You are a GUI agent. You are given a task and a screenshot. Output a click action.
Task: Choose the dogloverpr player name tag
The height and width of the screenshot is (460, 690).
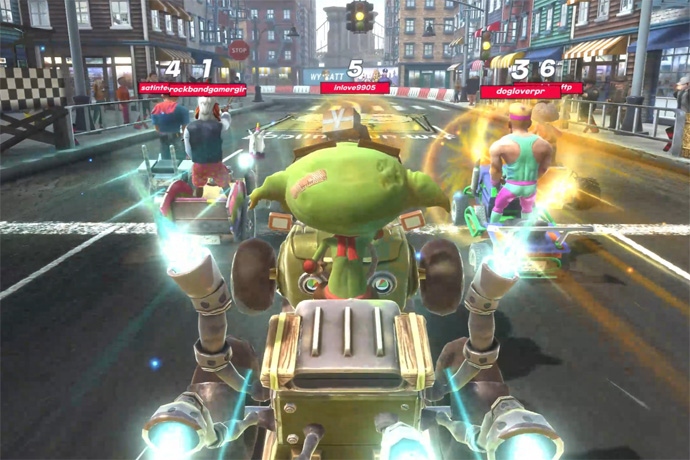[x=519, y=91]
